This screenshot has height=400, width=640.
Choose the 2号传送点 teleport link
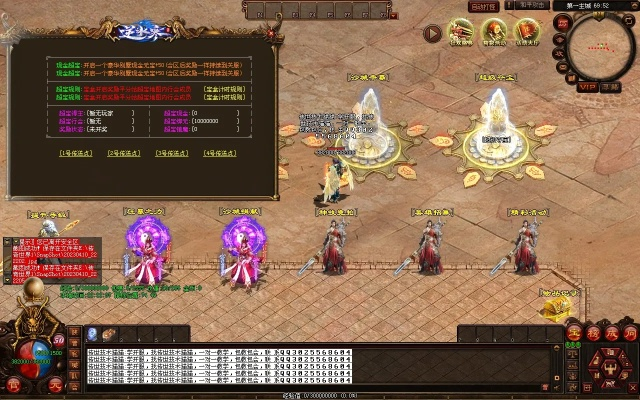tap(126, 153)
